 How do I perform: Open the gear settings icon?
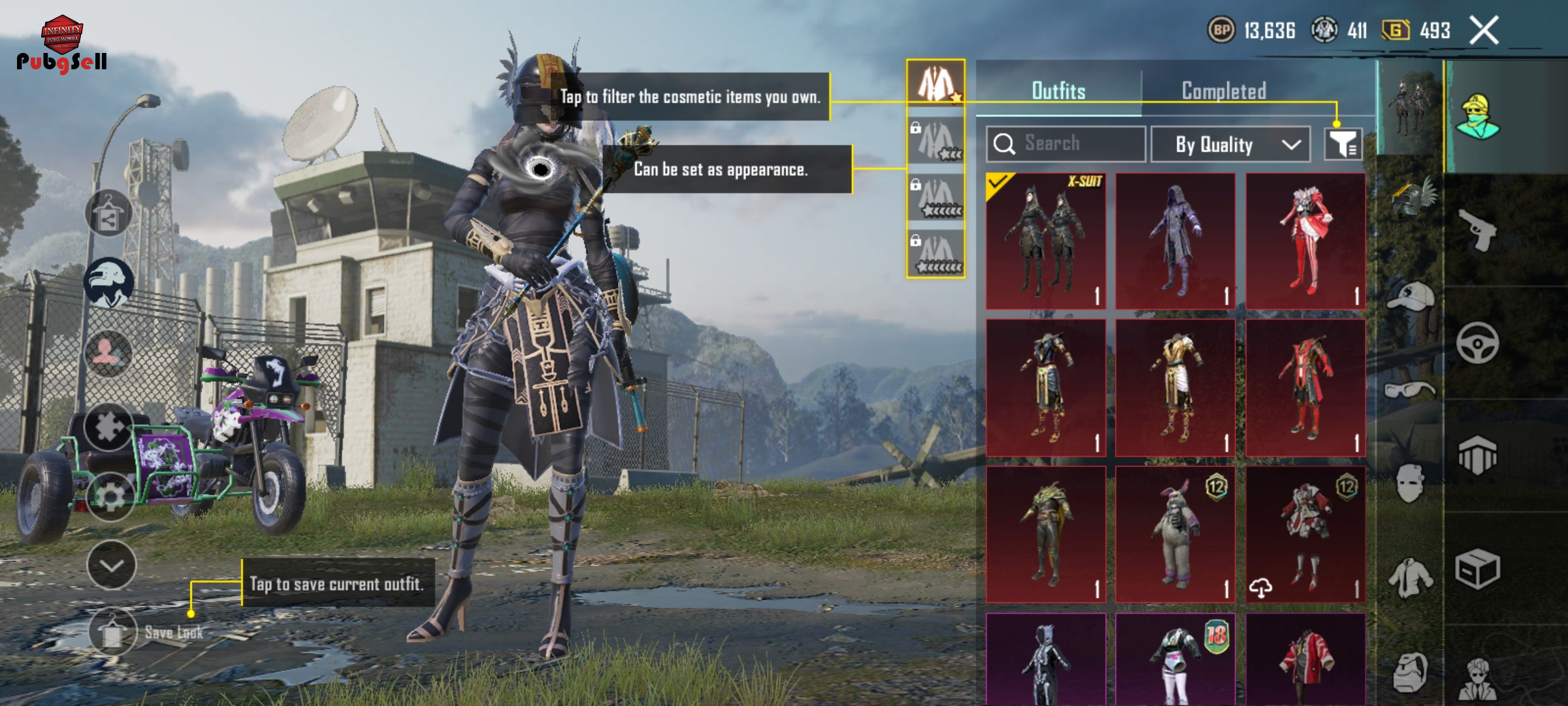110,497
